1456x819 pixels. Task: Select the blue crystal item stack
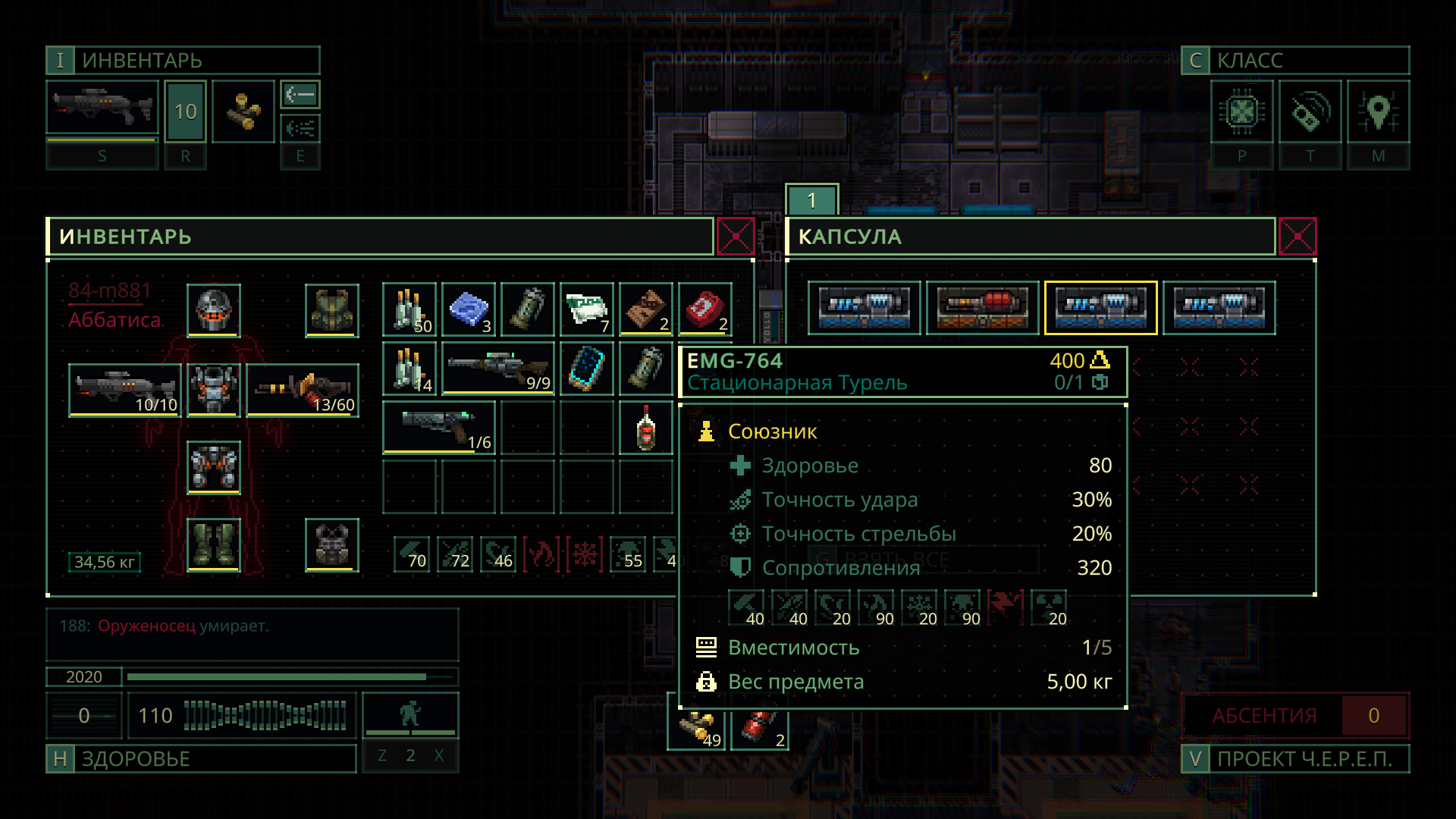point(469,309)
